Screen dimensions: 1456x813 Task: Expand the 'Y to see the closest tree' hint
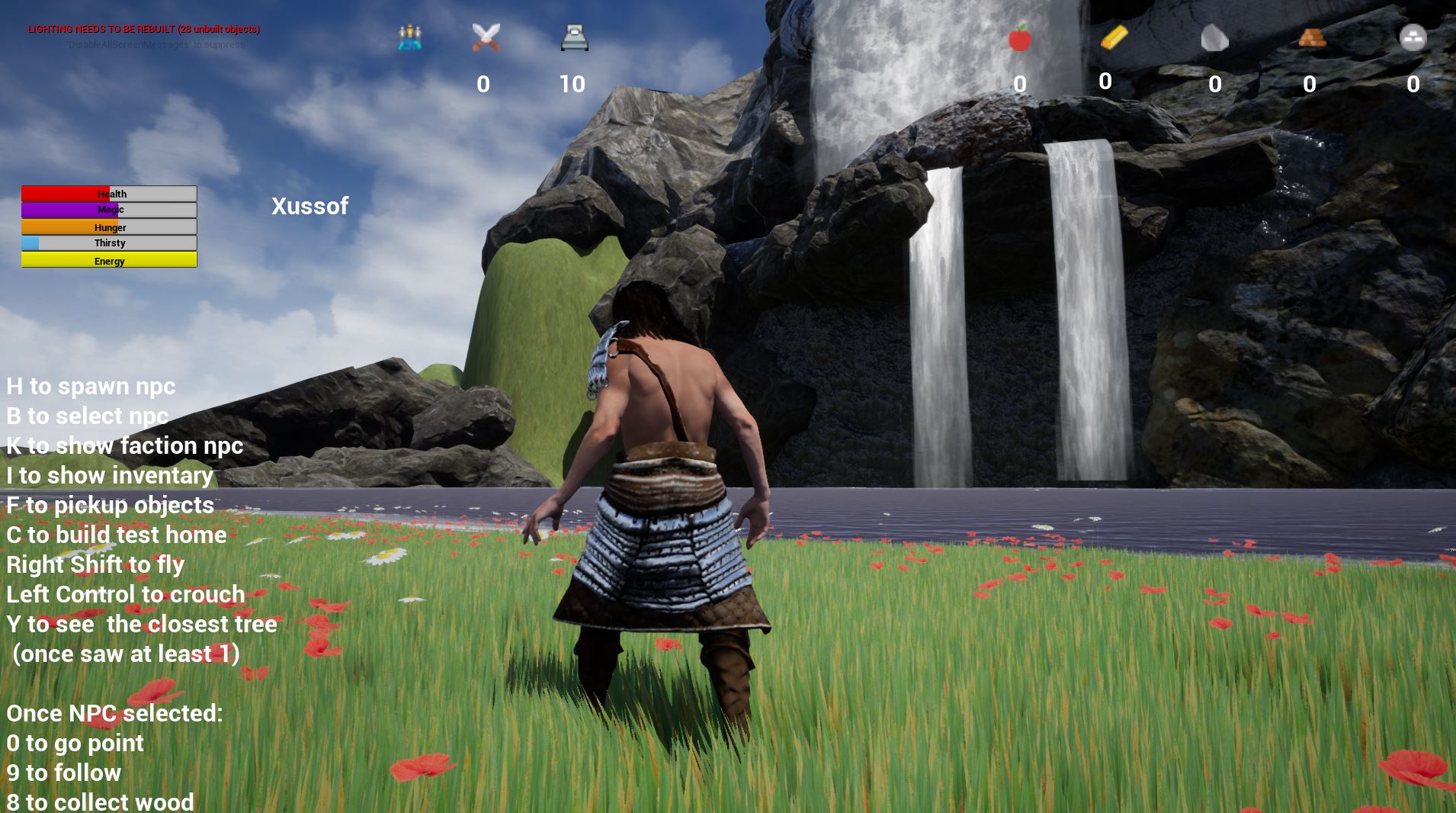click(141, 624)
